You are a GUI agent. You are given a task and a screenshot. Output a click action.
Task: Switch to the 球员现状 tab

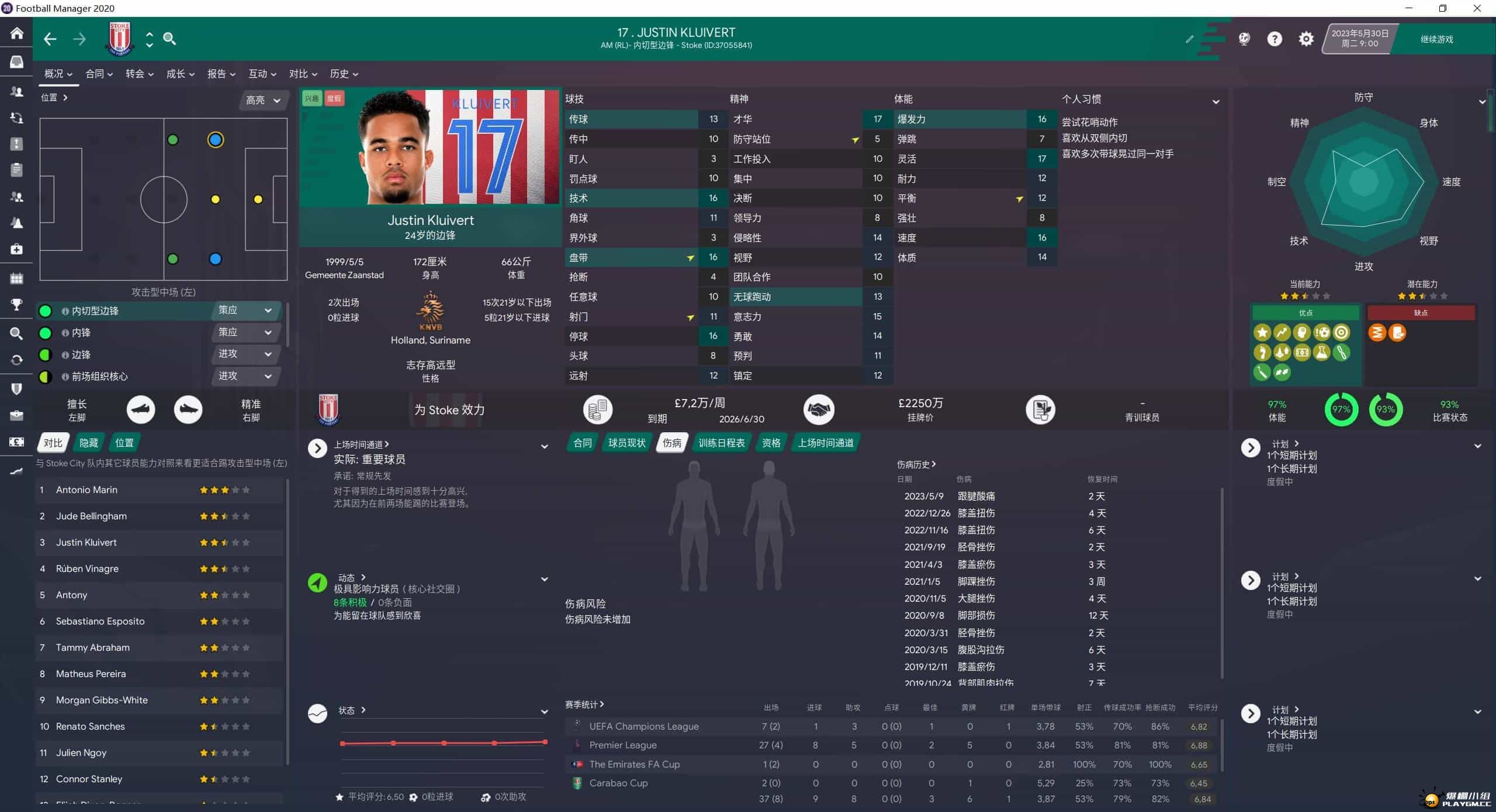(626, 443)
